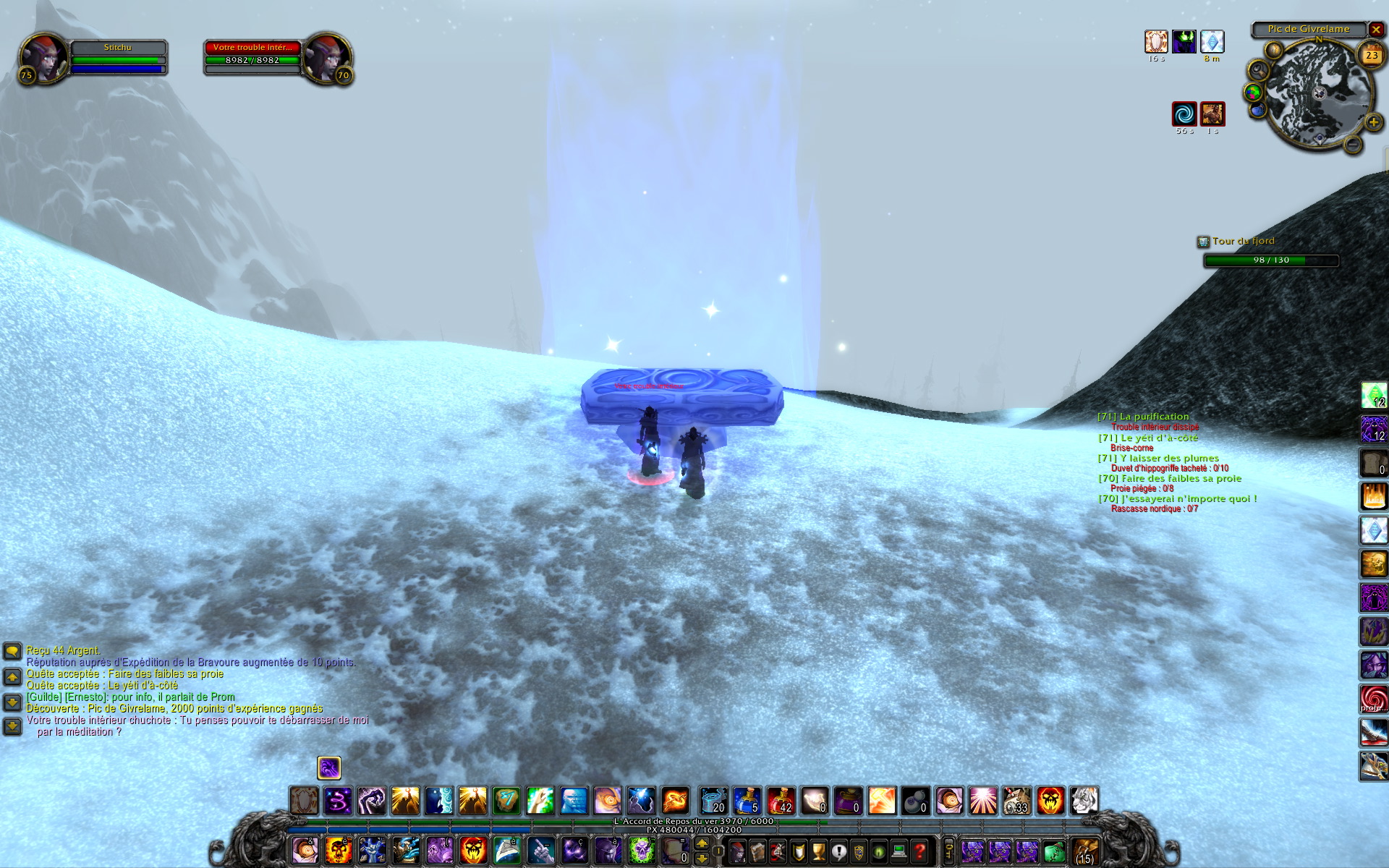This screenshot has height=868, width=1389.
Task: Click the red question mark help button
Action: (x=919, y=851)
